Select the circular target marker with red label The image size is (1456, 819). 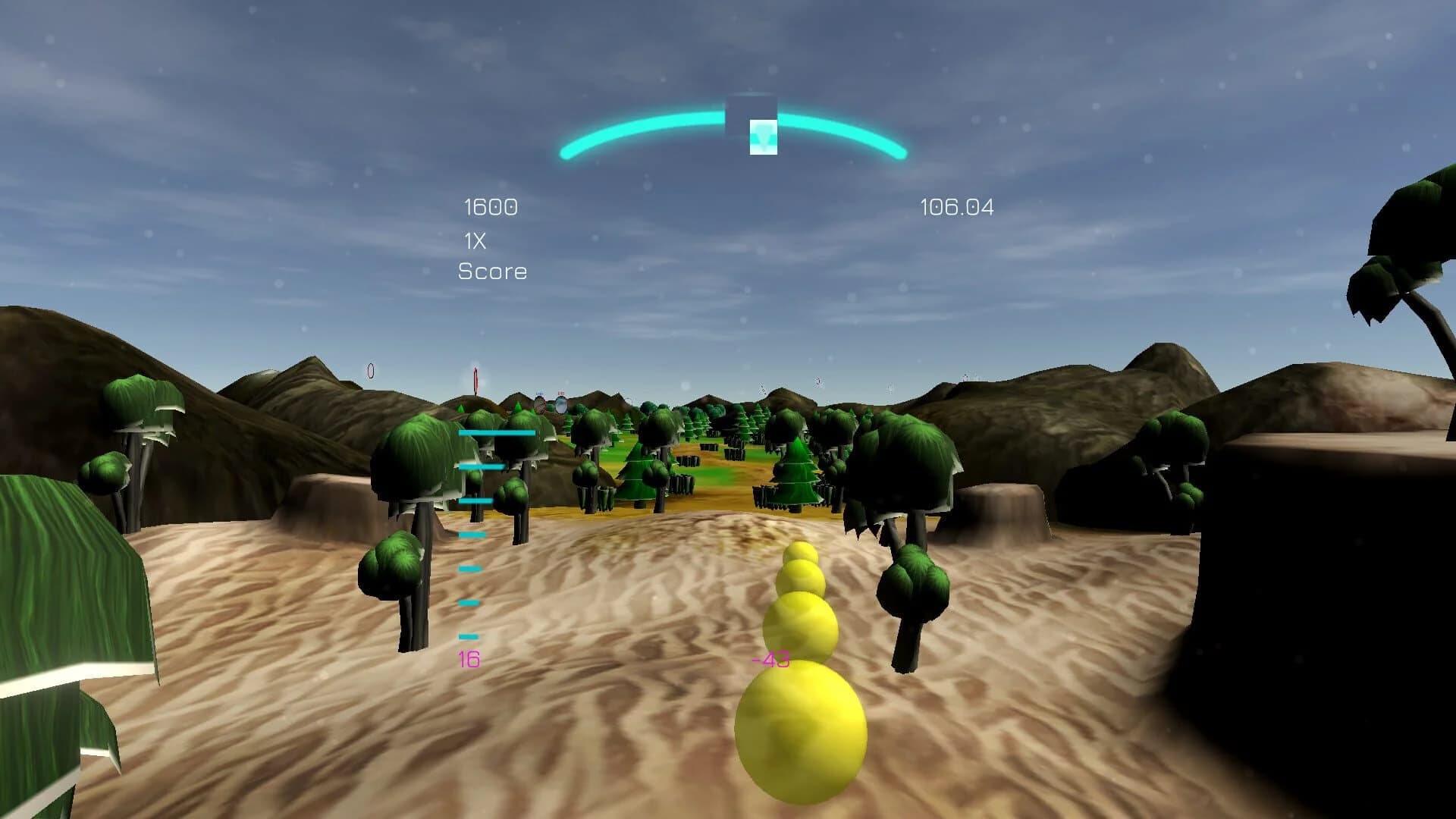561,404
